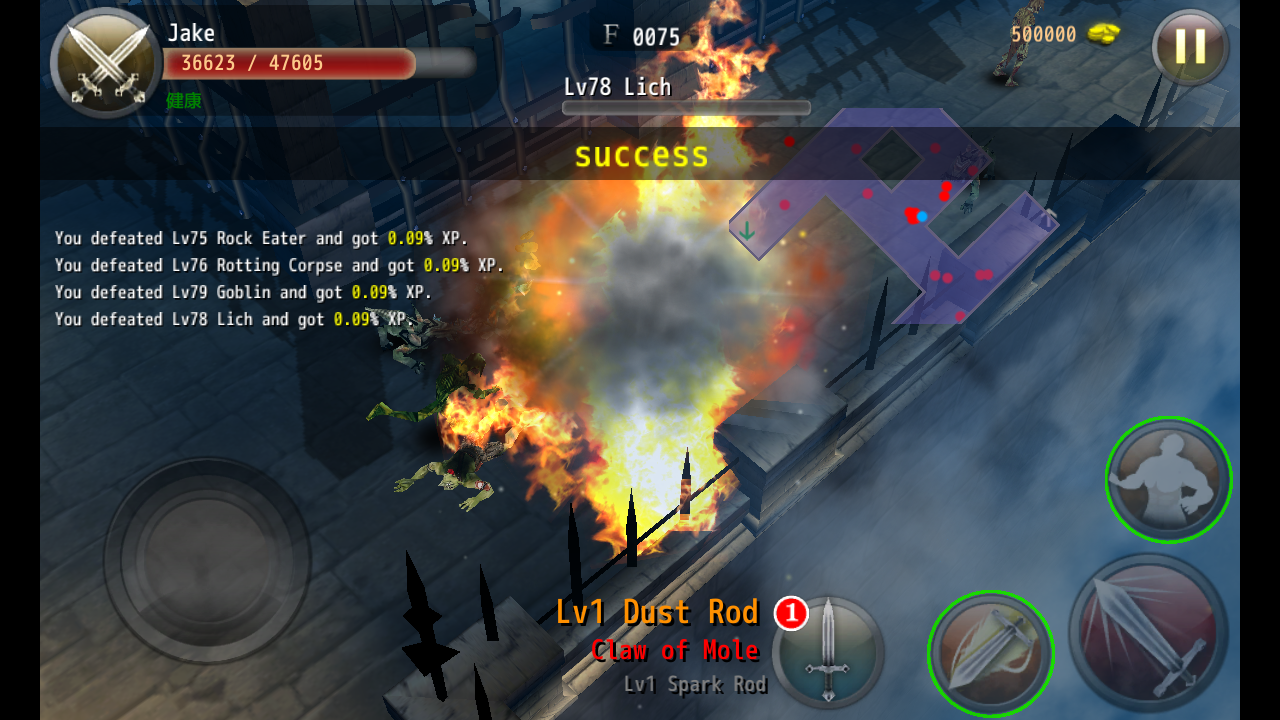Open the gold coins counter
This screenshot has width=1280, height=720.
tap(1065, 35)
